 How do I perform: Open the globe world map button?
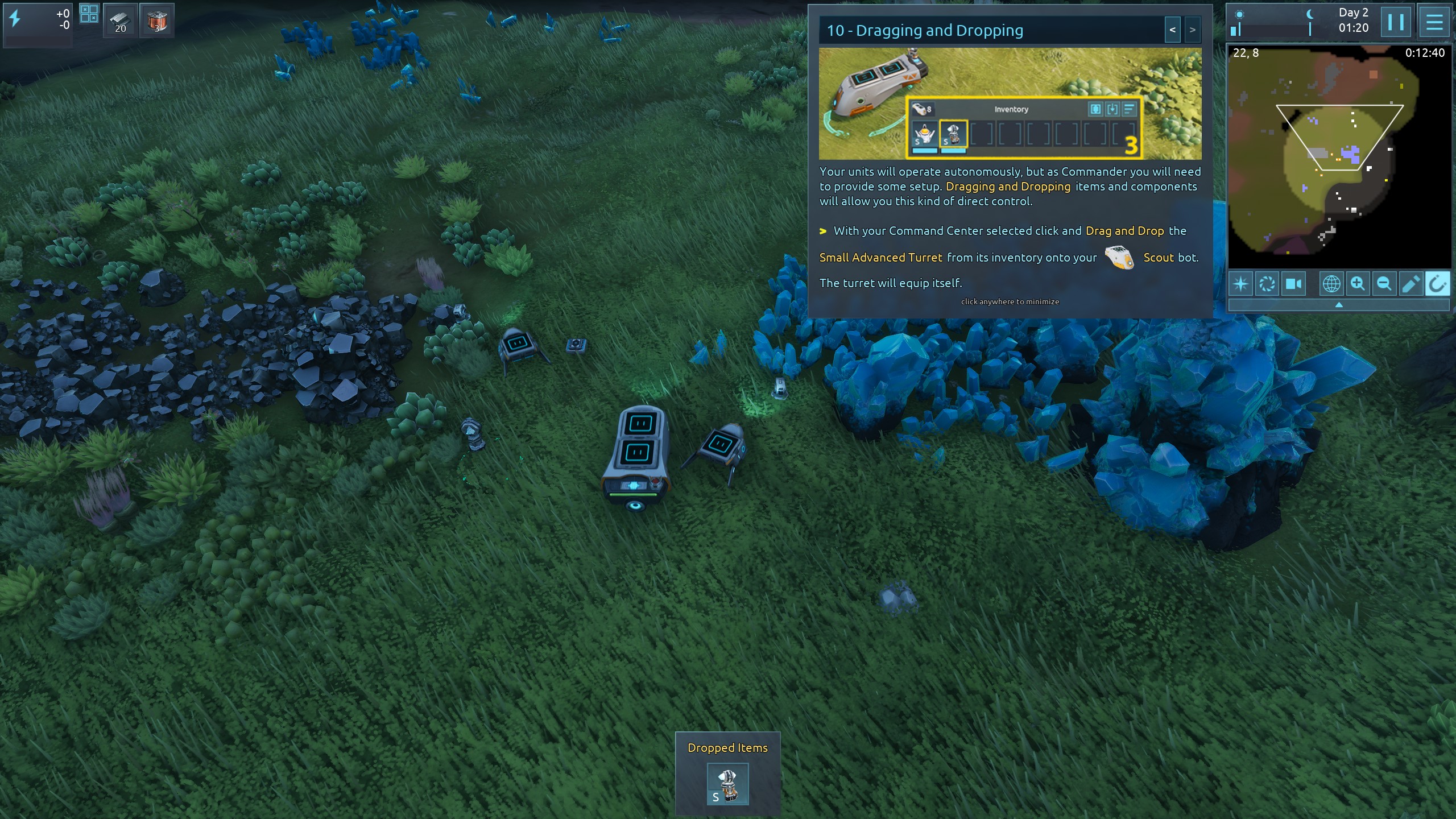click(1331, 284)
